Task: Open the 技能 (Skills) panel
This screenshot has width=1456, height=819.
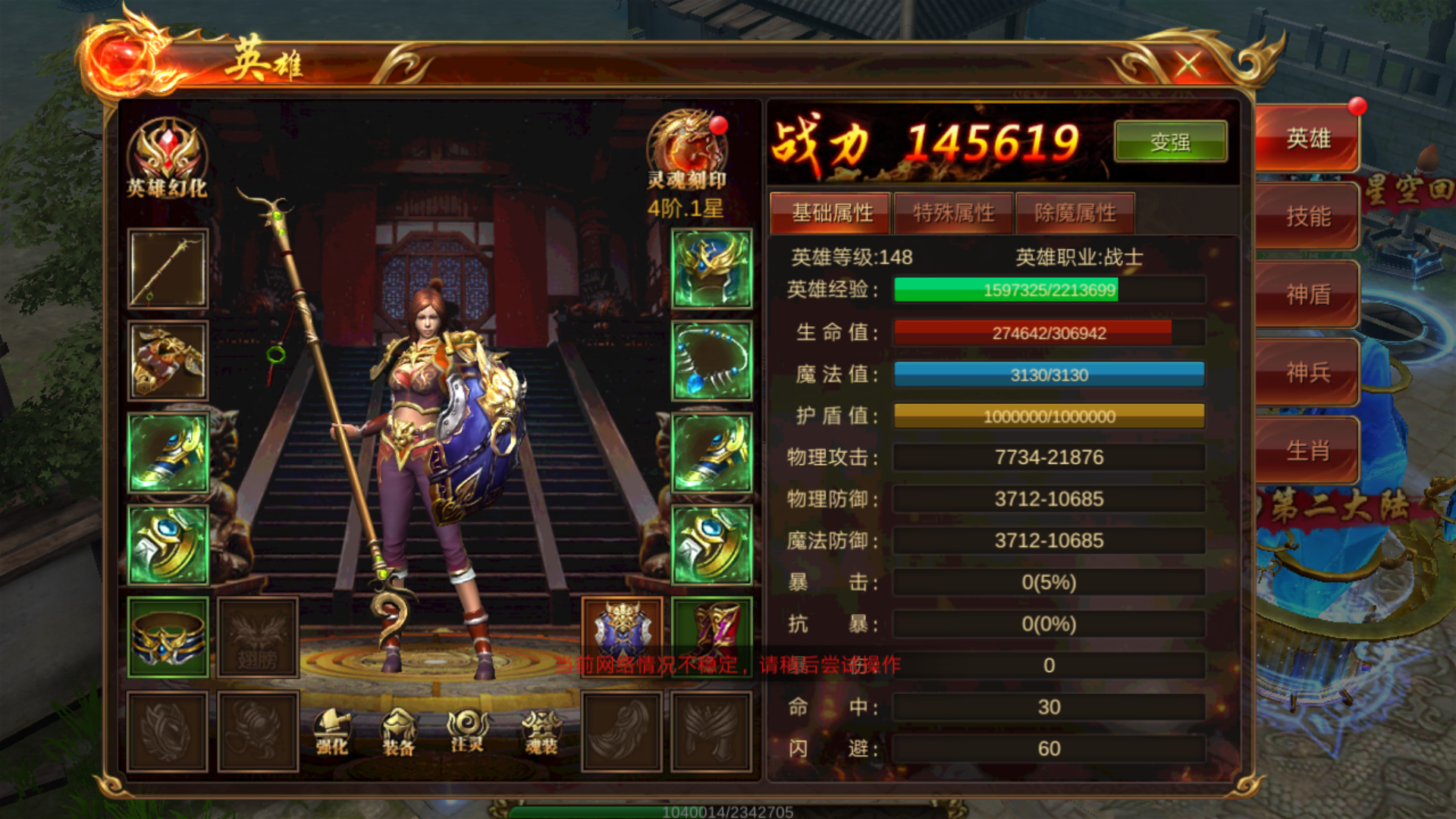Action: click(1307, 216)
